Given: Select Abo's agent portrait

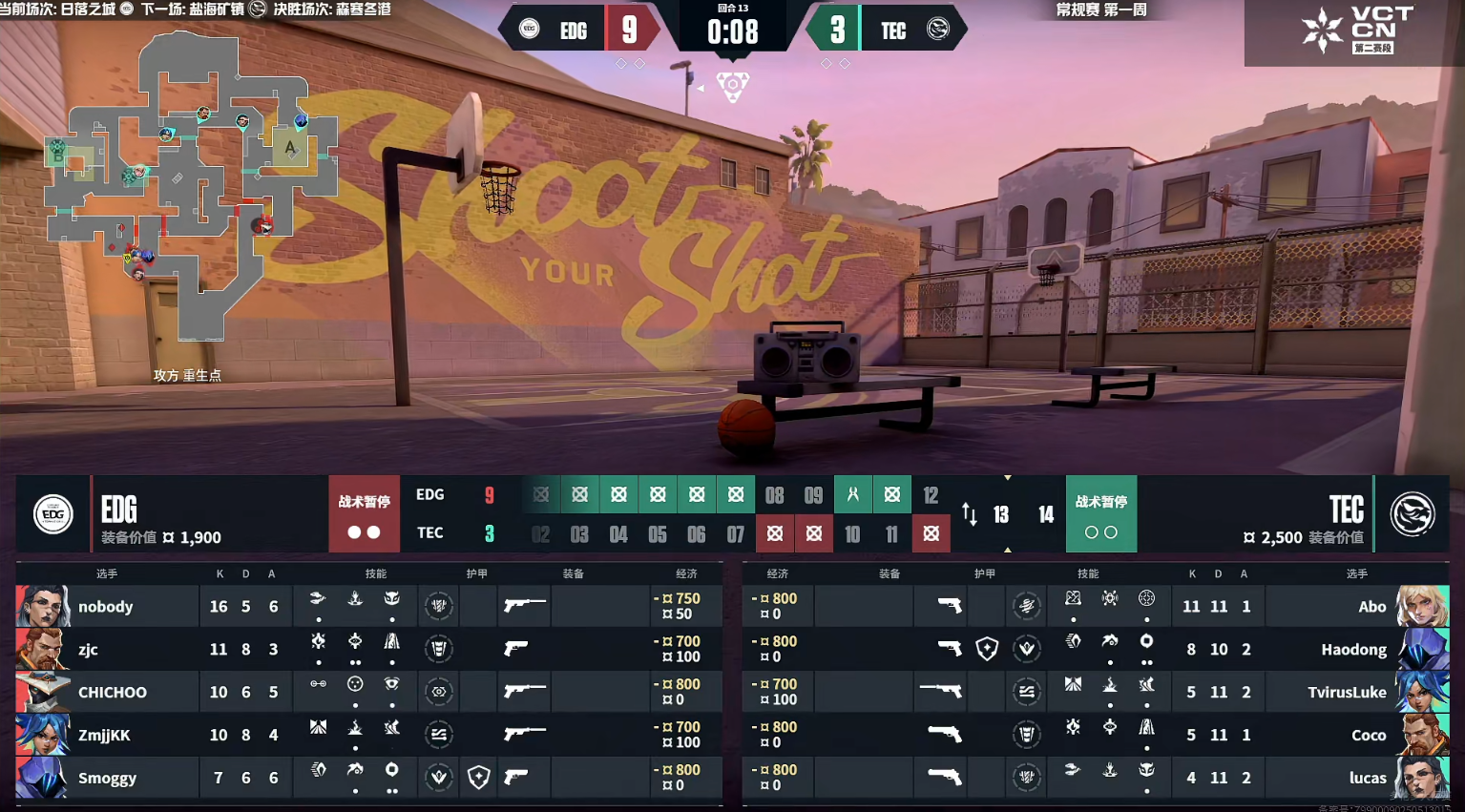Looking at the screenshot, I should pyautogui.click(x=1422, y=607).
